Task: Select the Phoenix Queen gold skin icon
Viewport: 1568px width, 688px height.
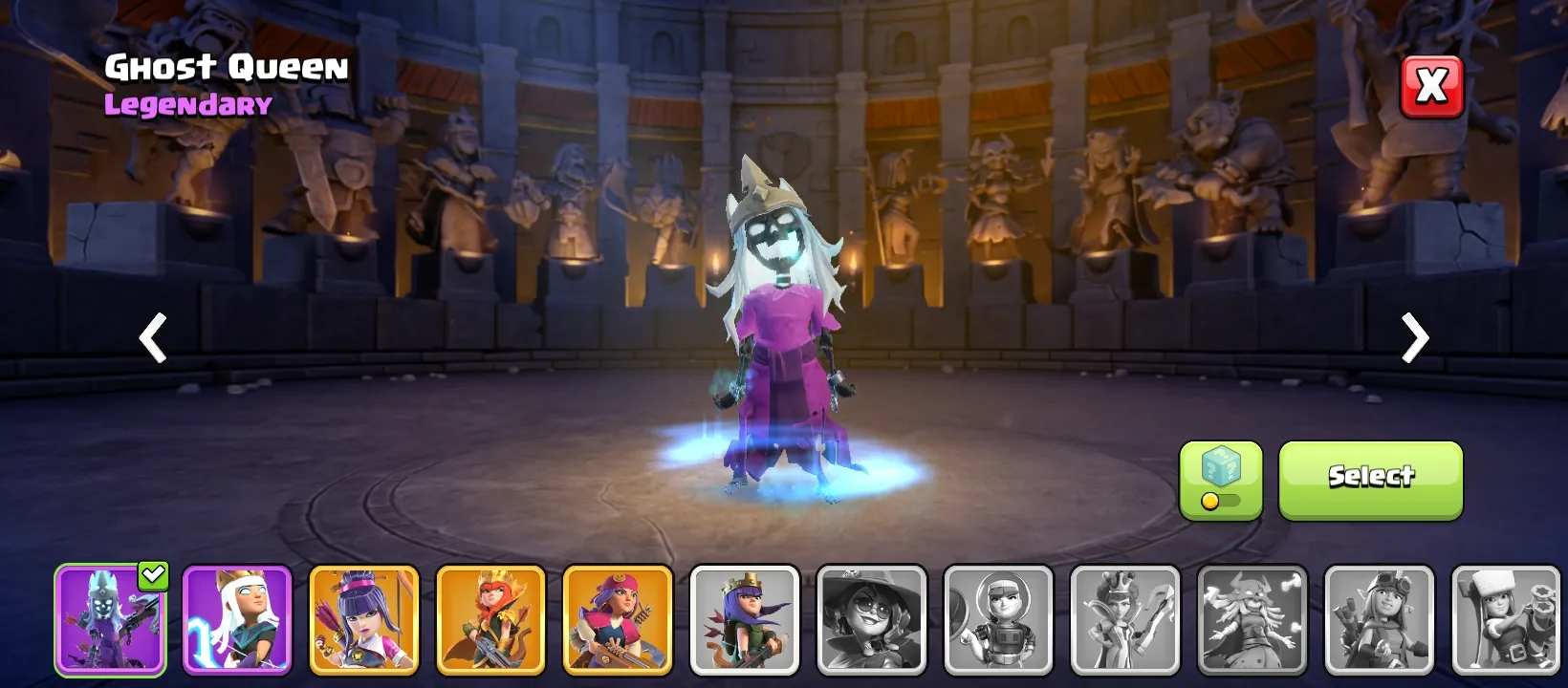Action: 490,621
